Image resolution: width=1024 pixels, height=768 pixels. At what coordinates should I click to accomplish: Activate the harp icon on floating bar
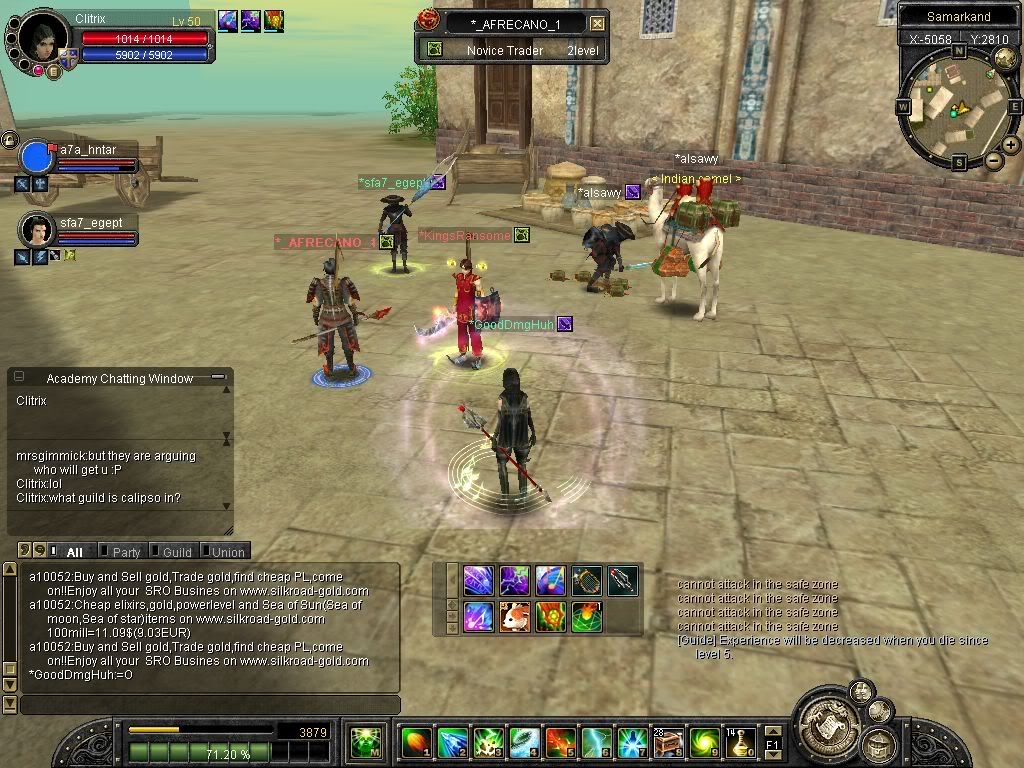coord(586,580)
